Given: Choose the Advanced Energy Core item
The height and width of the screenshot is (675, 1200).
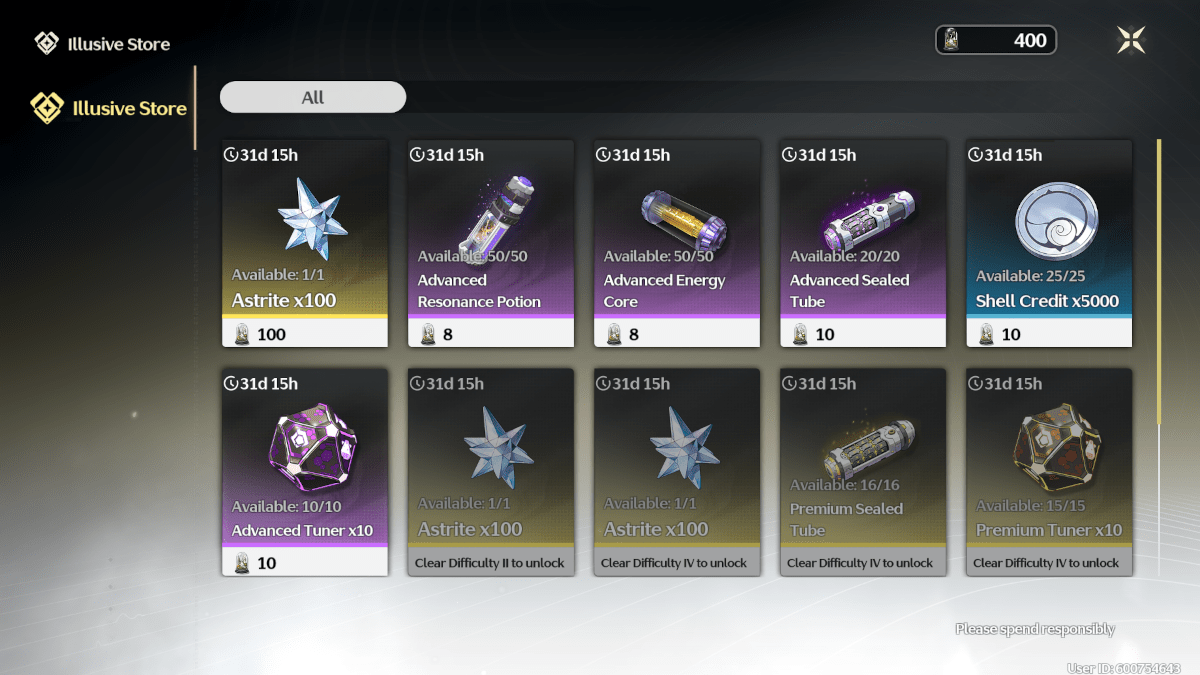Looking at the screenshot, I should (x=677, y=243).
